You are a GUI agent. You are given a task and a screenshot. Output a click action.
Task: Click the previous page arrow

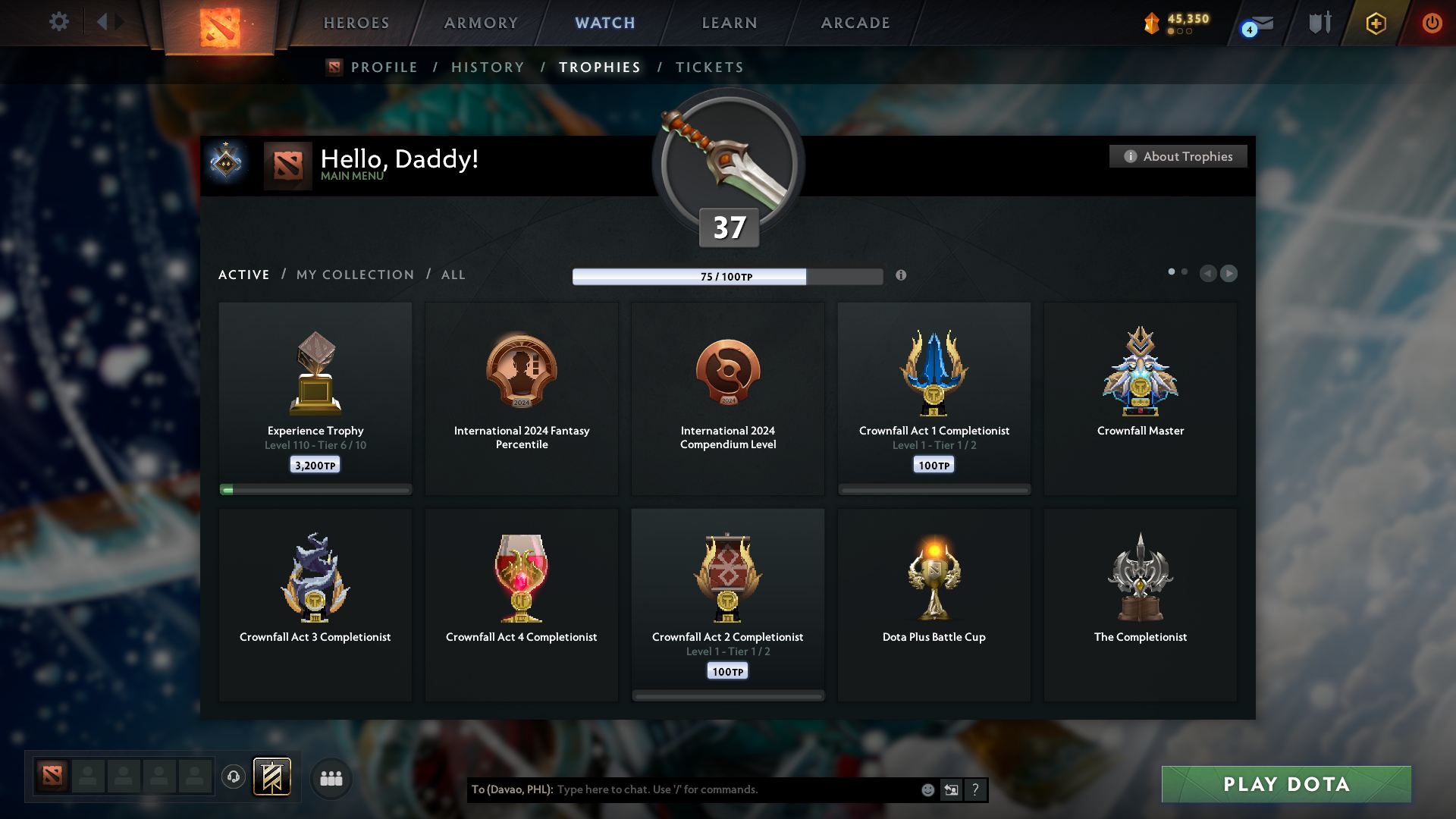pyautogui.click(x=1209, y=274)
